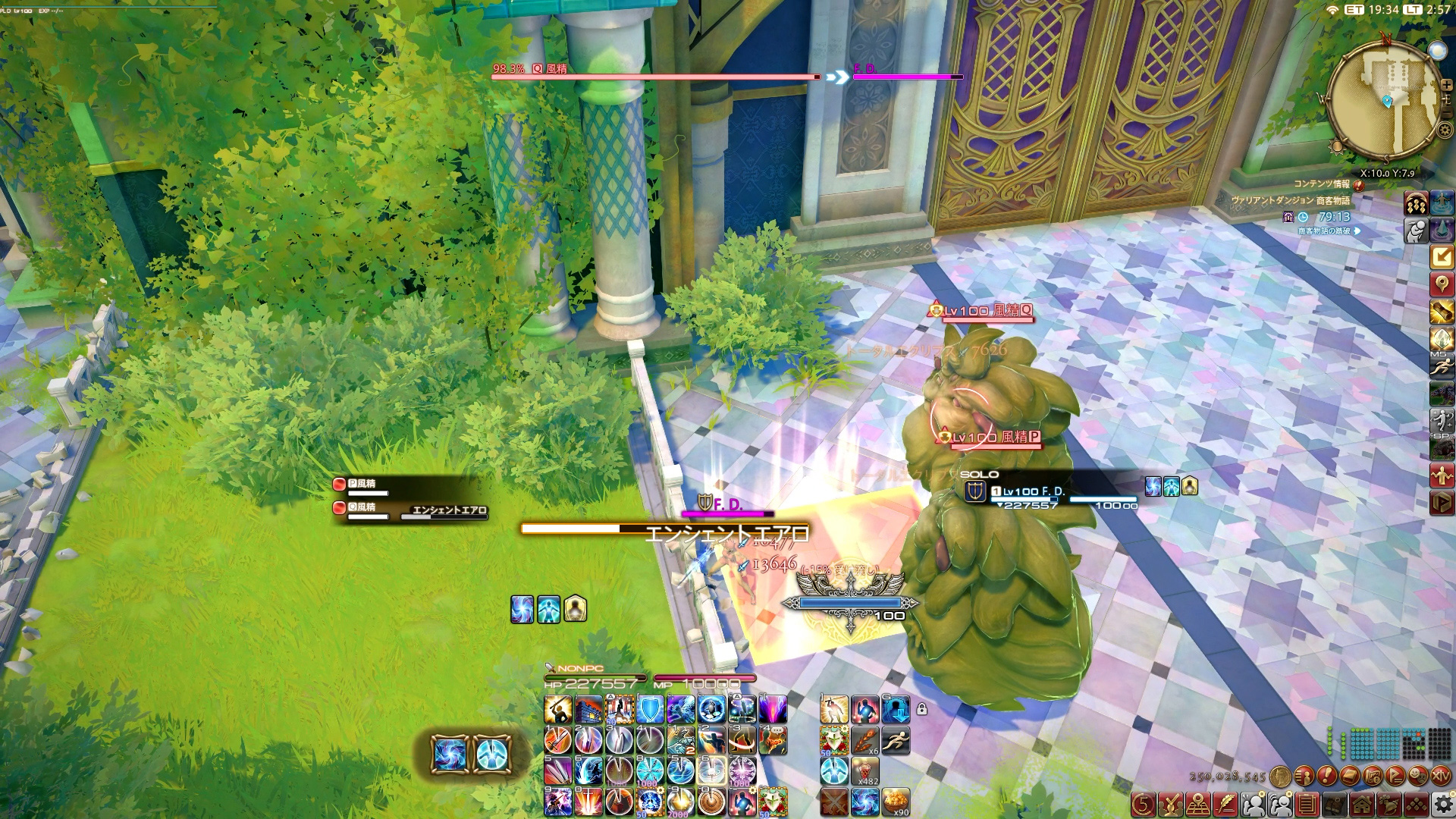The width and height of the screenshot is (1456, 819).
Task: Select the 風精 P entry in enemy list
Action: pyautogui.click(x=364, y=484)
